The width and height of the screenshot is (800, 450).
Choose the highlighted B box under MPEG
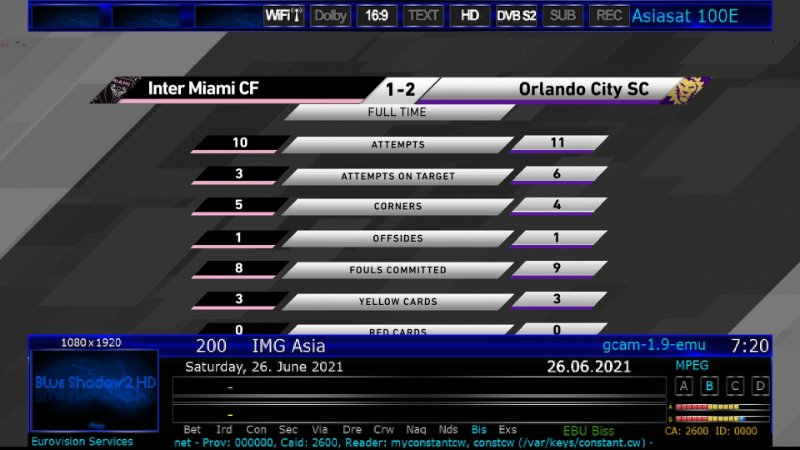(710, 386)
